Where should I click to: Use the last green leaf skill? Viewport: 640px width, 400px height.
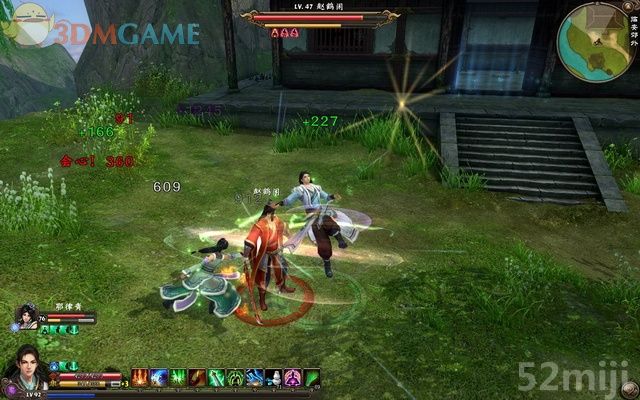[312, 377]
